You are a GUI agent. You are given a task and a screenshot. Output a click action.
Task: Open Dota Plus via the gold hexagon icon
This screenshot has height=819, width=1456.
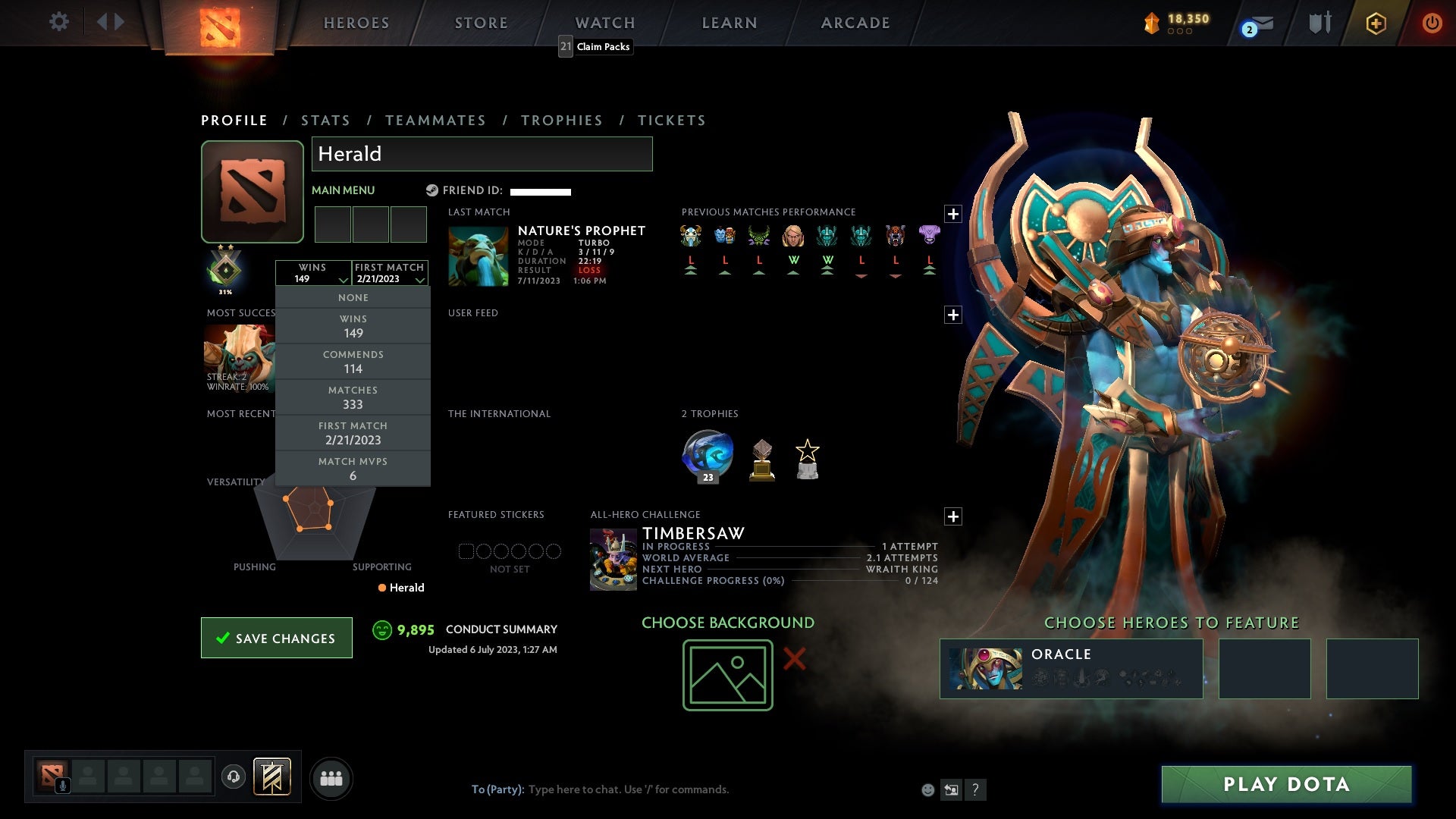pyautogui.click(x=1376, y=23)
